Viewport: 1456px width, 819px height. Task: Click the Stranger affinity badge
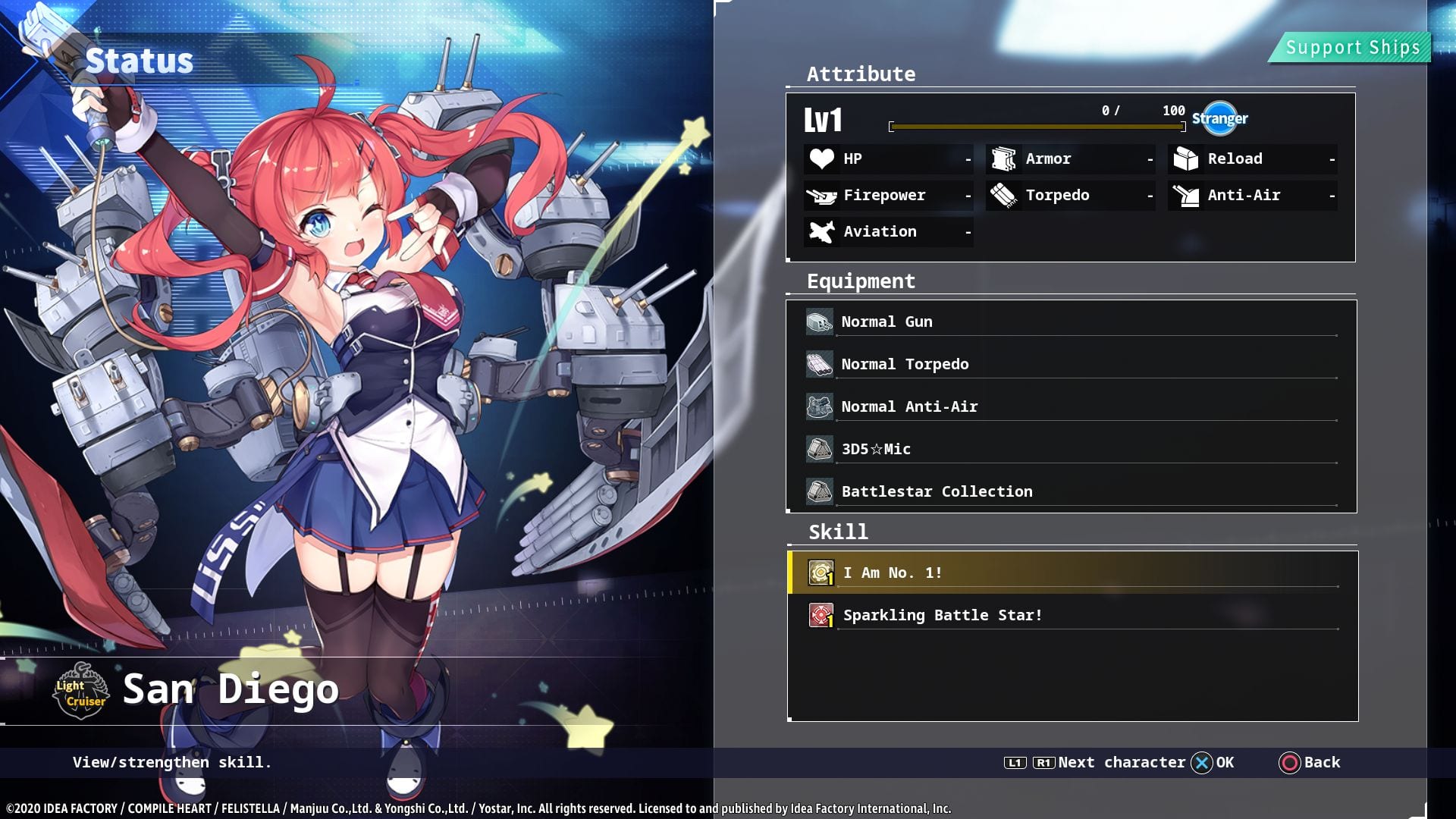pos(1219,118)
